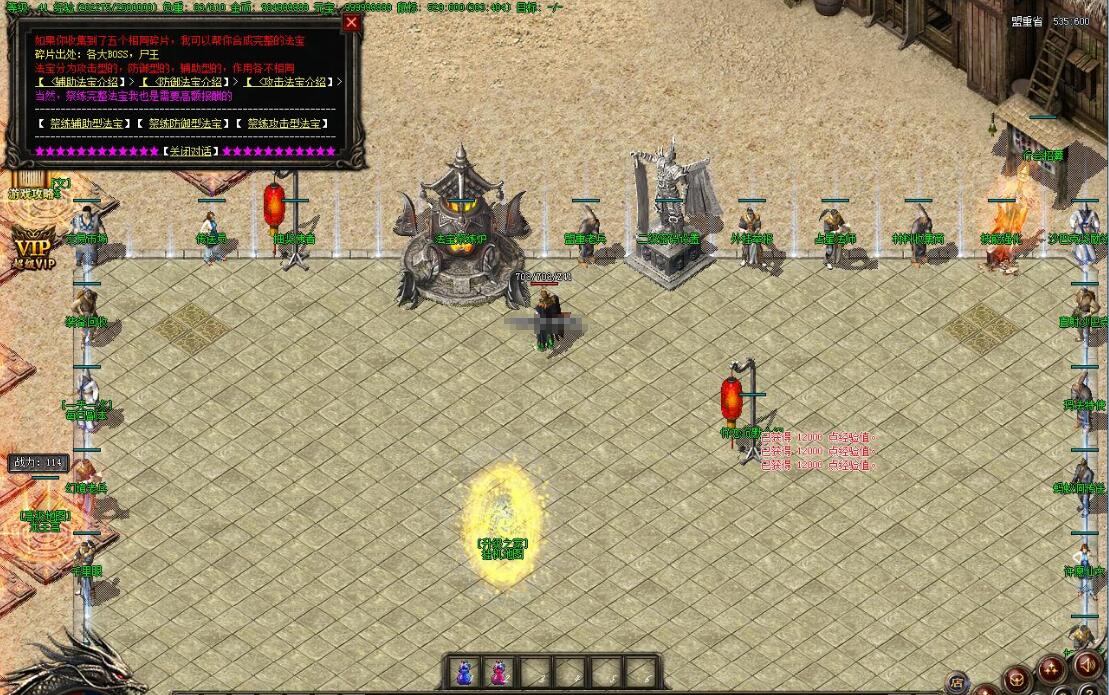Toggle sound with the speaker button
This screenshot has height=695, width=1109.
click(1085, 664)
